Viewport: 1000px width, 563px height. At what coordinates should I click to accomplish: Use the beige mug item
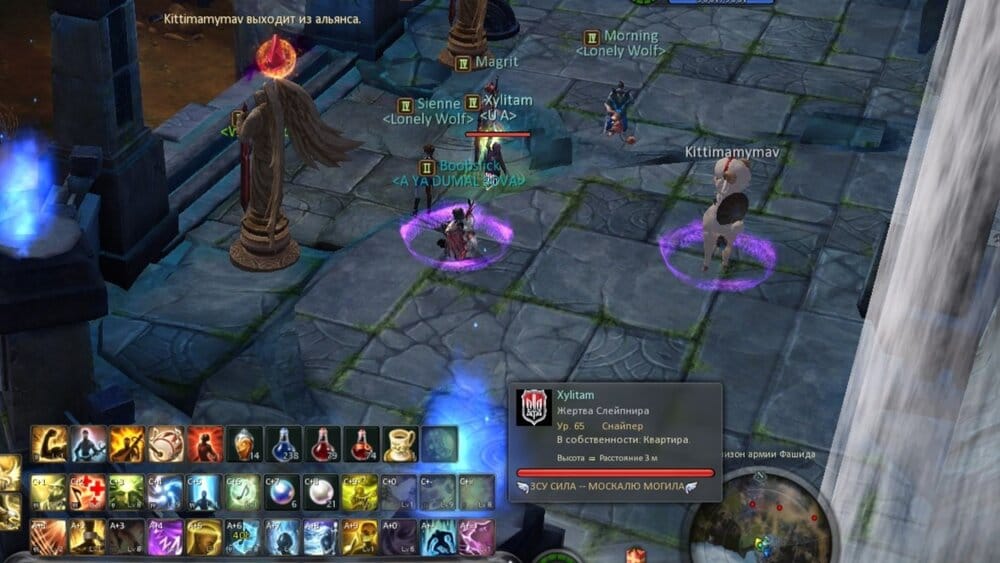(400, 443)
